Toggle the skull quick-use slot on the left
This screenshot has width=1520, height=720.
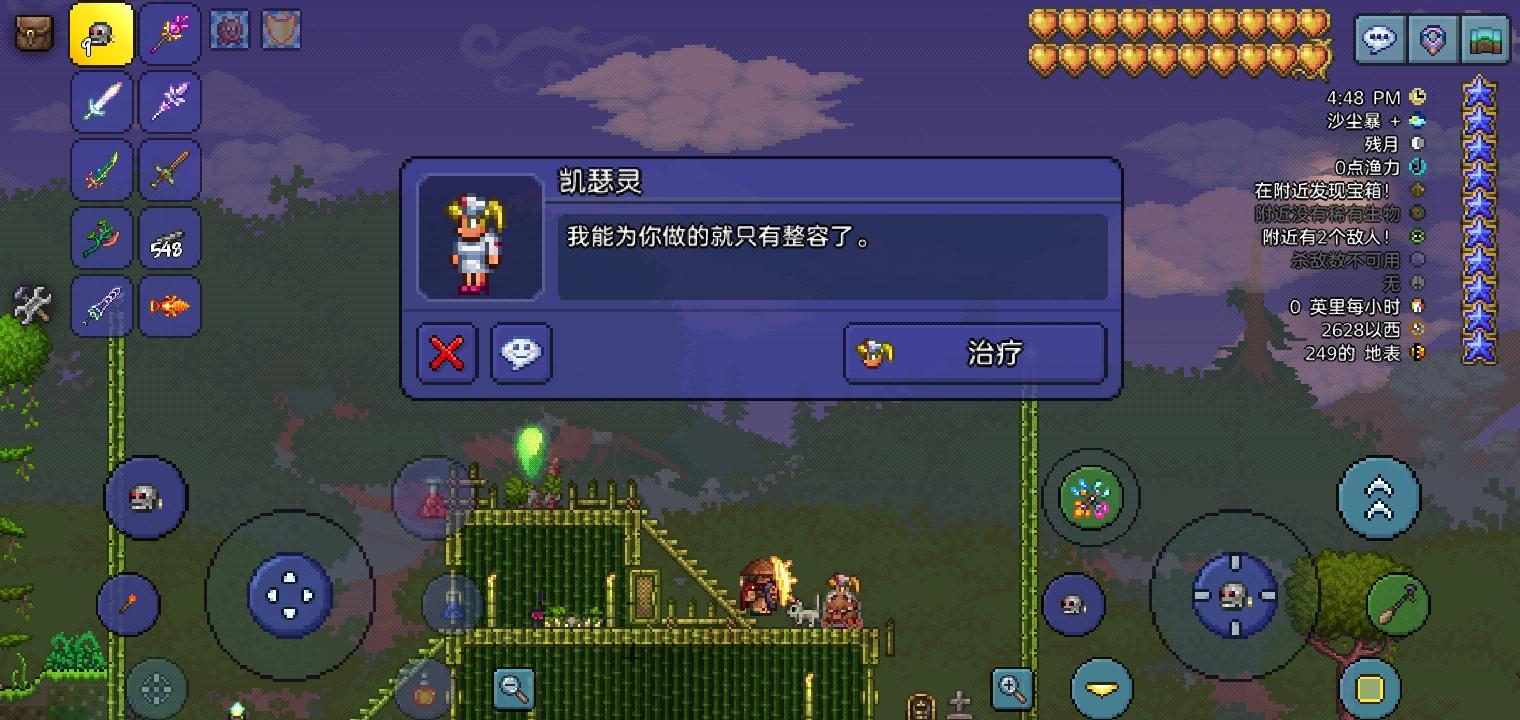coord(146,498)
